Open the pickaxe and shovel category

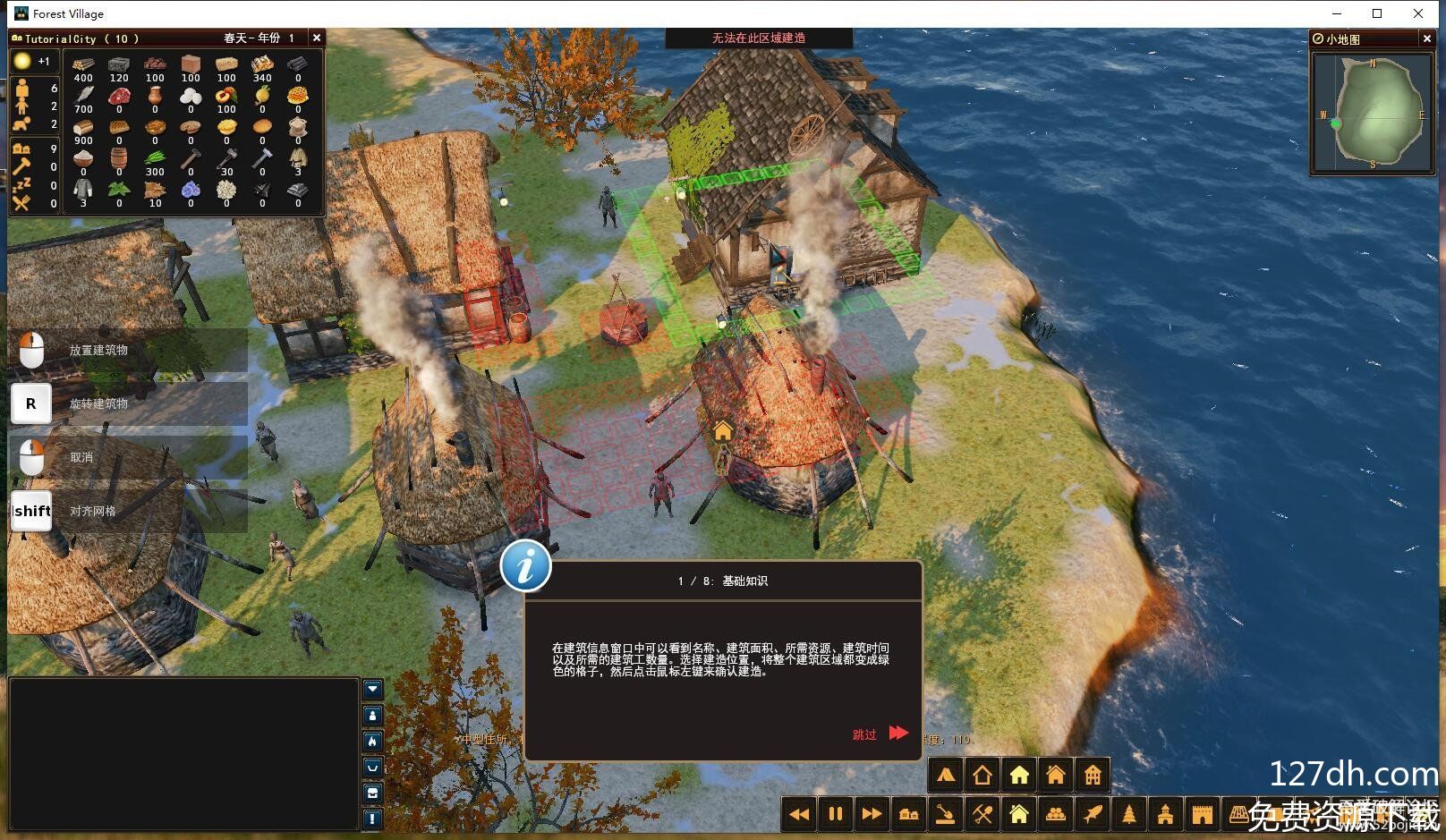tap(982, 814)
